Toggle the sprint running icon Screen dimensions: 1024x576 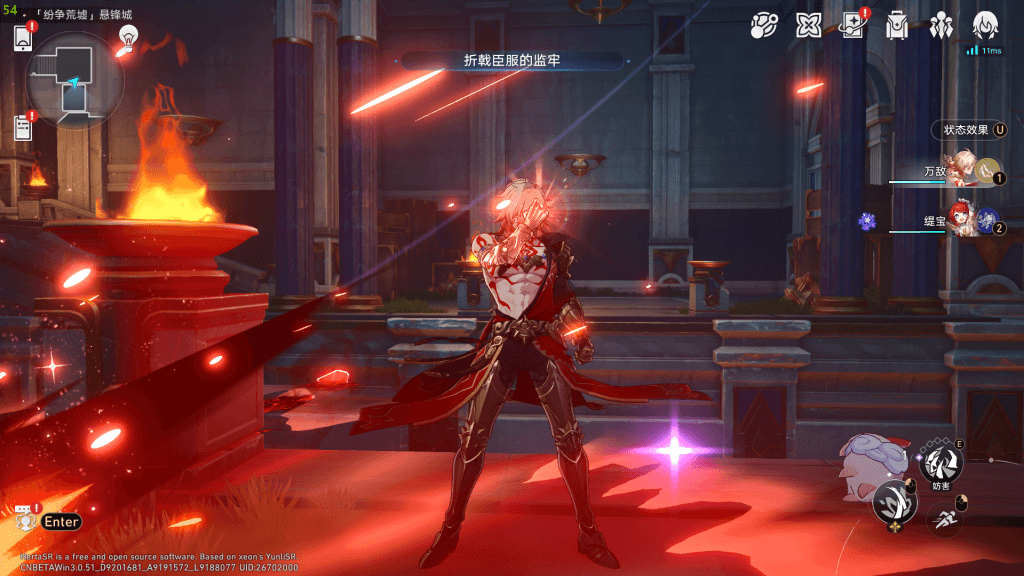tap(944, 519)
